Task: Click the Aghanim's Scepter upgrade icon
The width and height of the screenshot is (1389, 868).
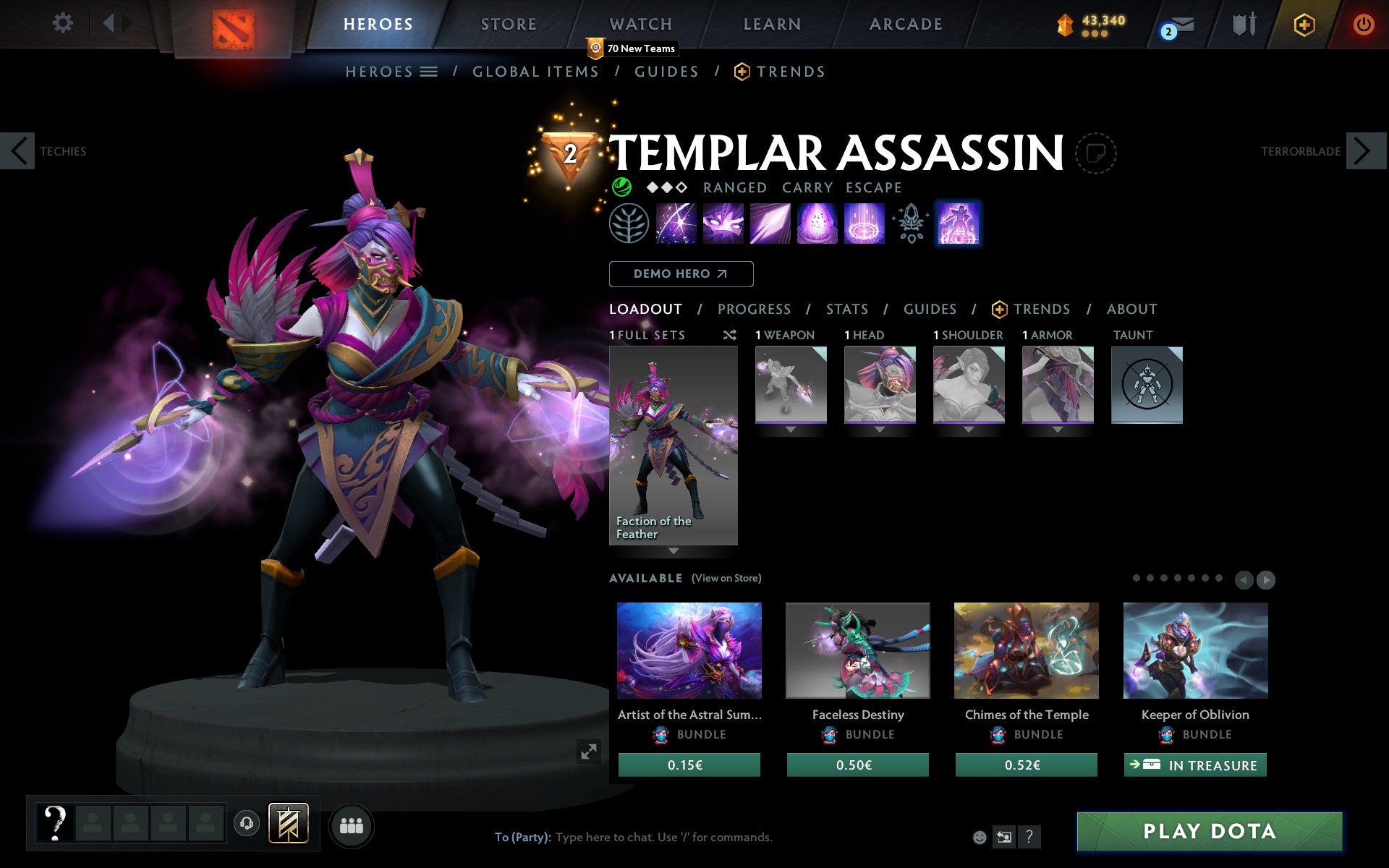Action: [910, 224]
